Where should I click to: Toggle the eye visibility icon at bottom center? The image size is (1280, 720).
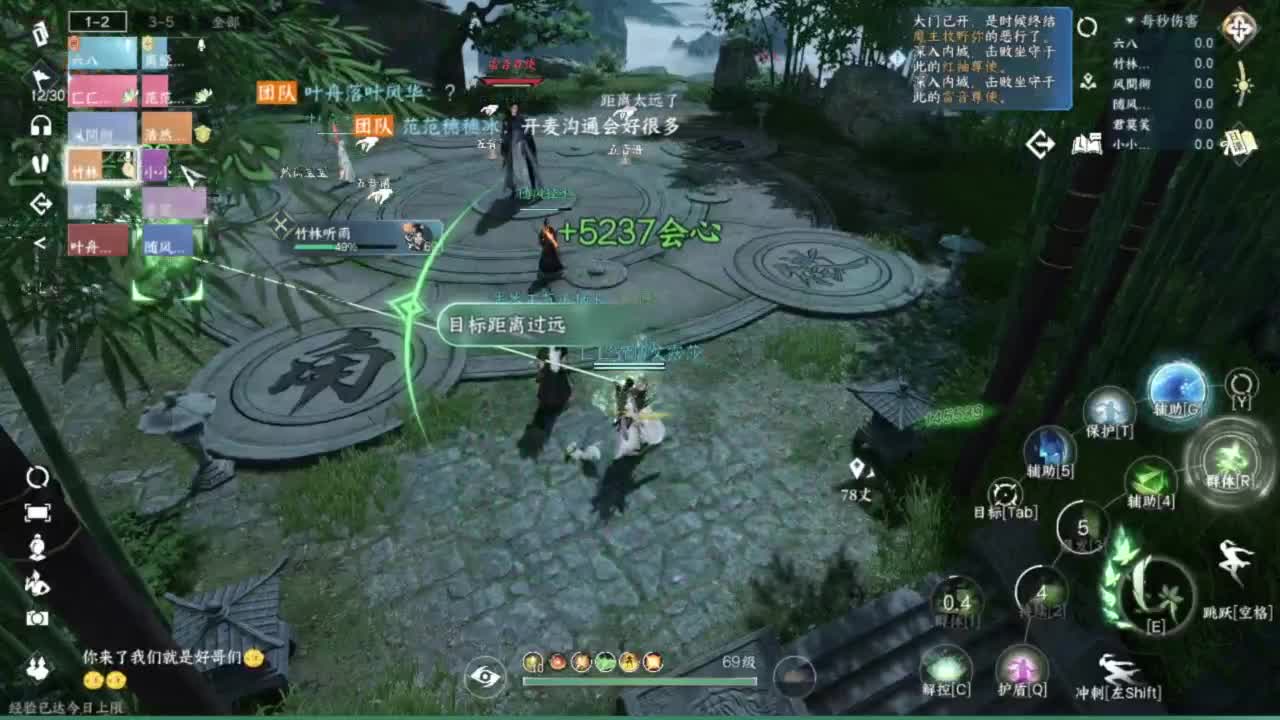(x=485, y=675)
